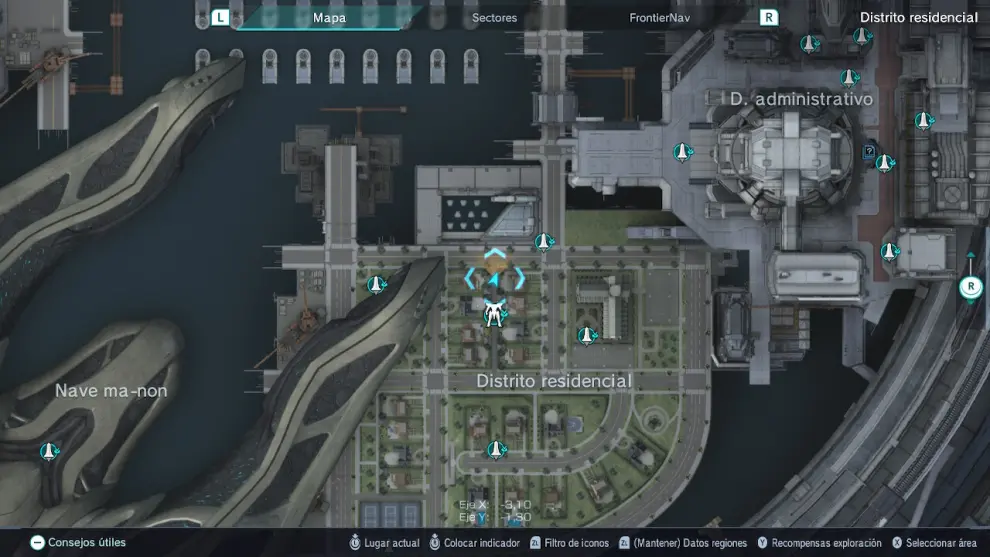The image size is (990, 557).
Task: Open the FrontierNav tab
Action: click(660, 17)
